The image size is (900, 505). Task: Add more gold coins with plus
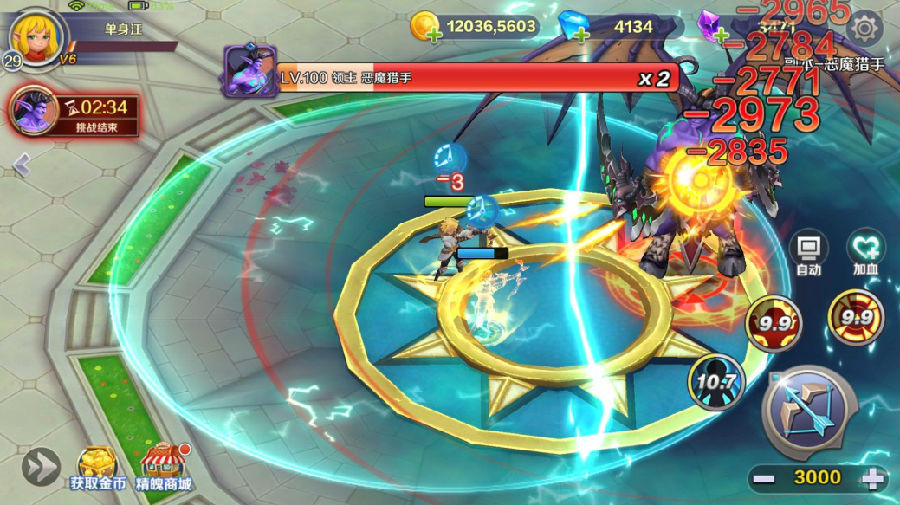coord(433,35)
